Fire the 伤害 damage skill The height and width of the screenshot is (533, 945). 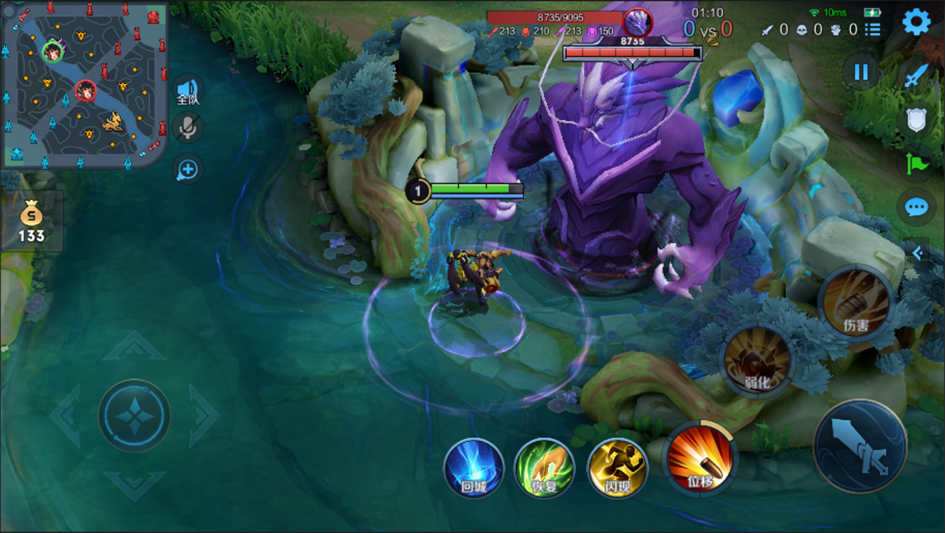(x=855, y=300)
